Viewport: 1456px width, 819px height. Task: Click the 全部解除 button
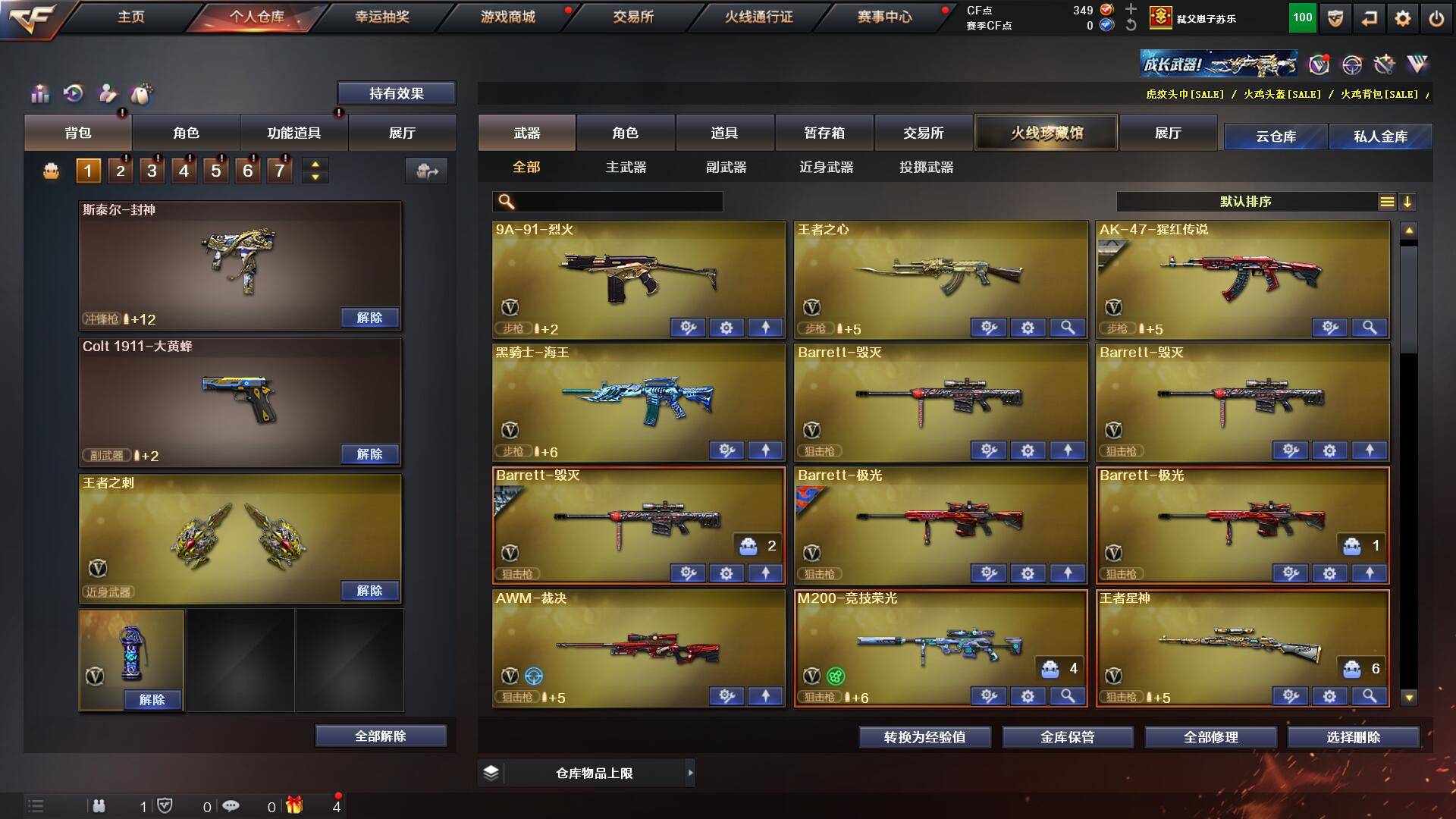pos(381,735)
